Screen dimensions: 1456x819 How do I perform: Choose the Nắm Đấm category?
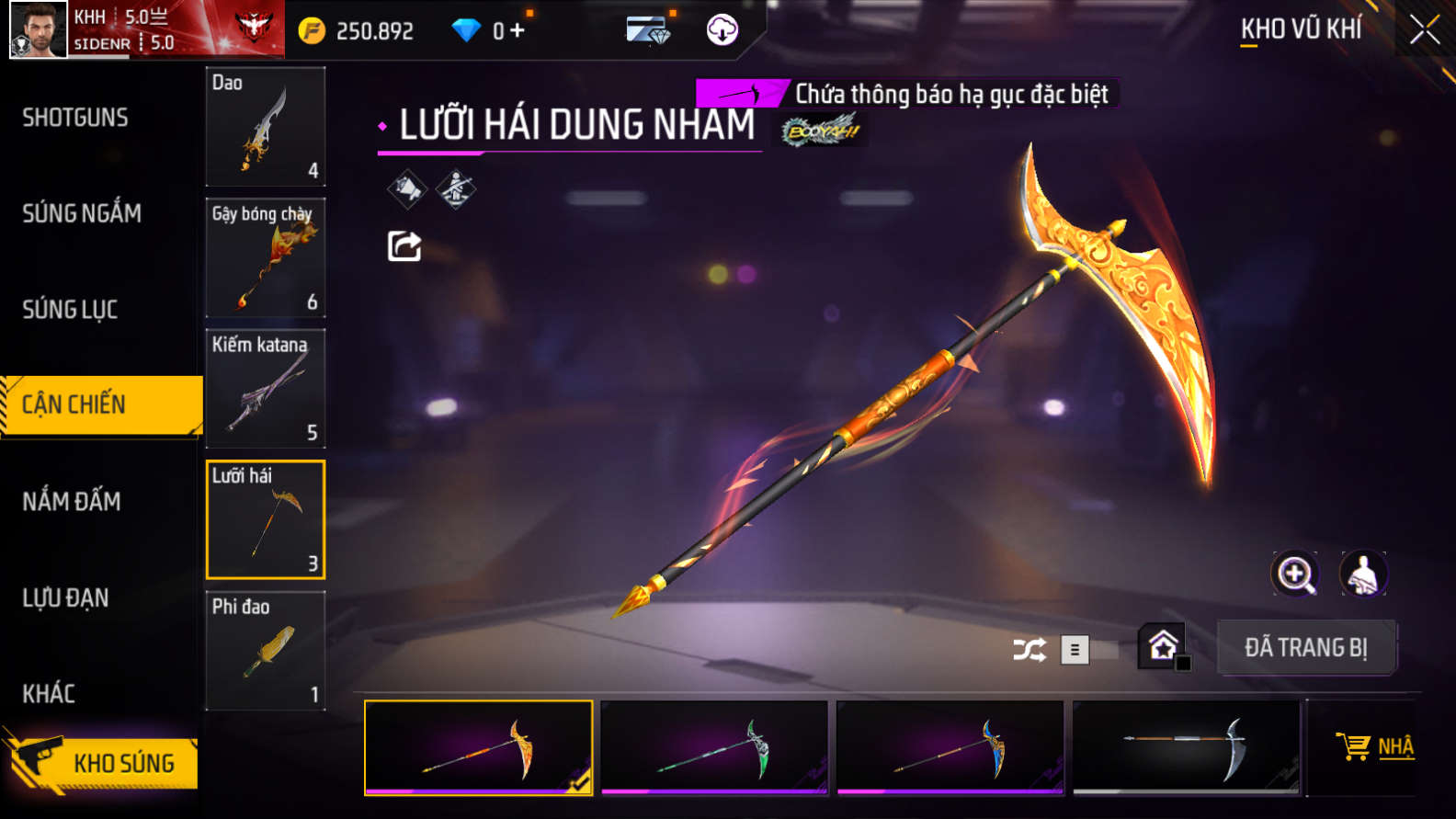click(x=72, y=501)
